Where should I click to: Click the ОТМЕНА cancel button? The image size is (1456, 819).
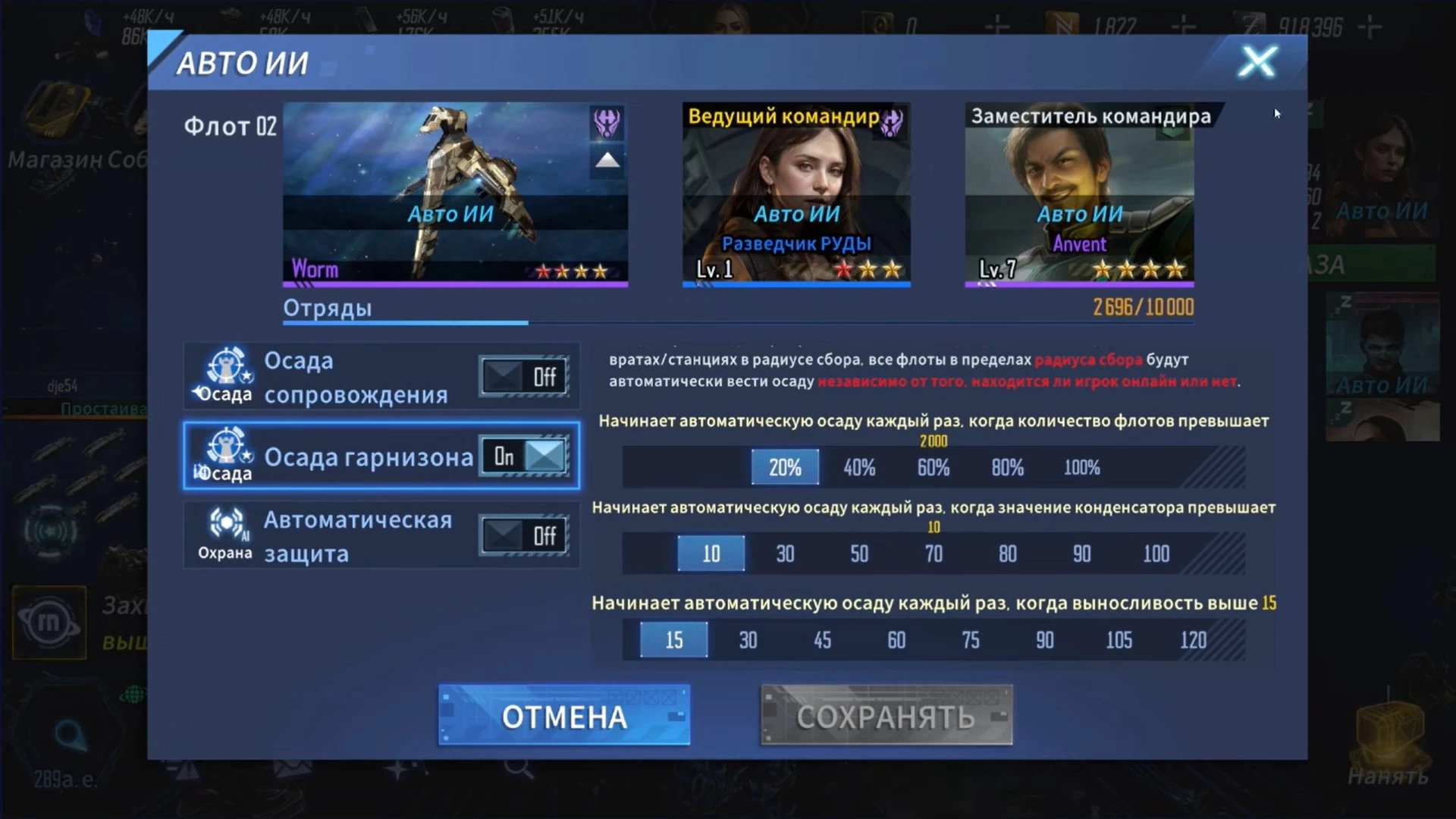pos(564,716)
